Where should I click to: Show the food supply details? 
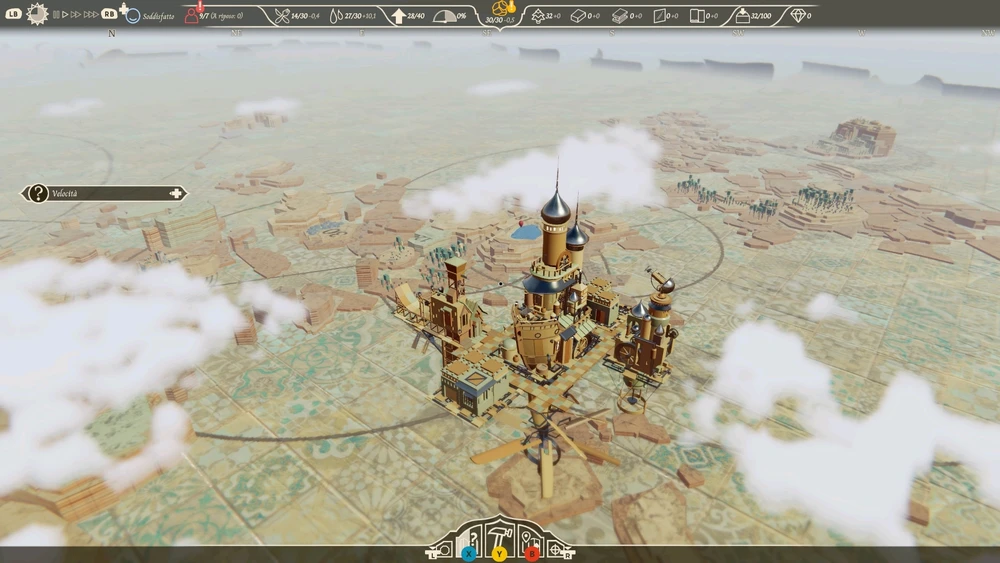pos(282,16)
